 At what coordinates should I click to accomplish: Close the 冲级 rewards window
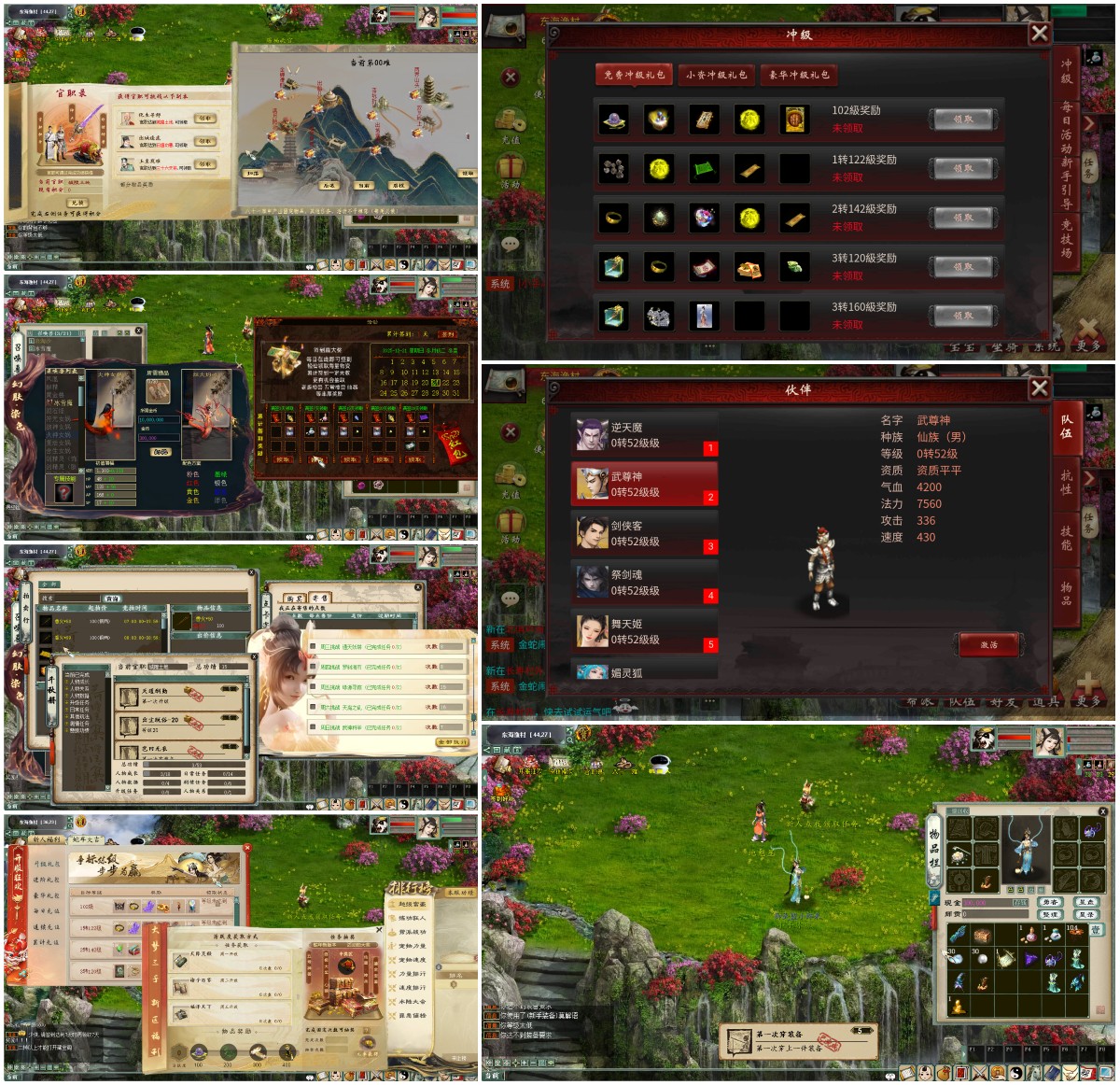click(1039, 34)
